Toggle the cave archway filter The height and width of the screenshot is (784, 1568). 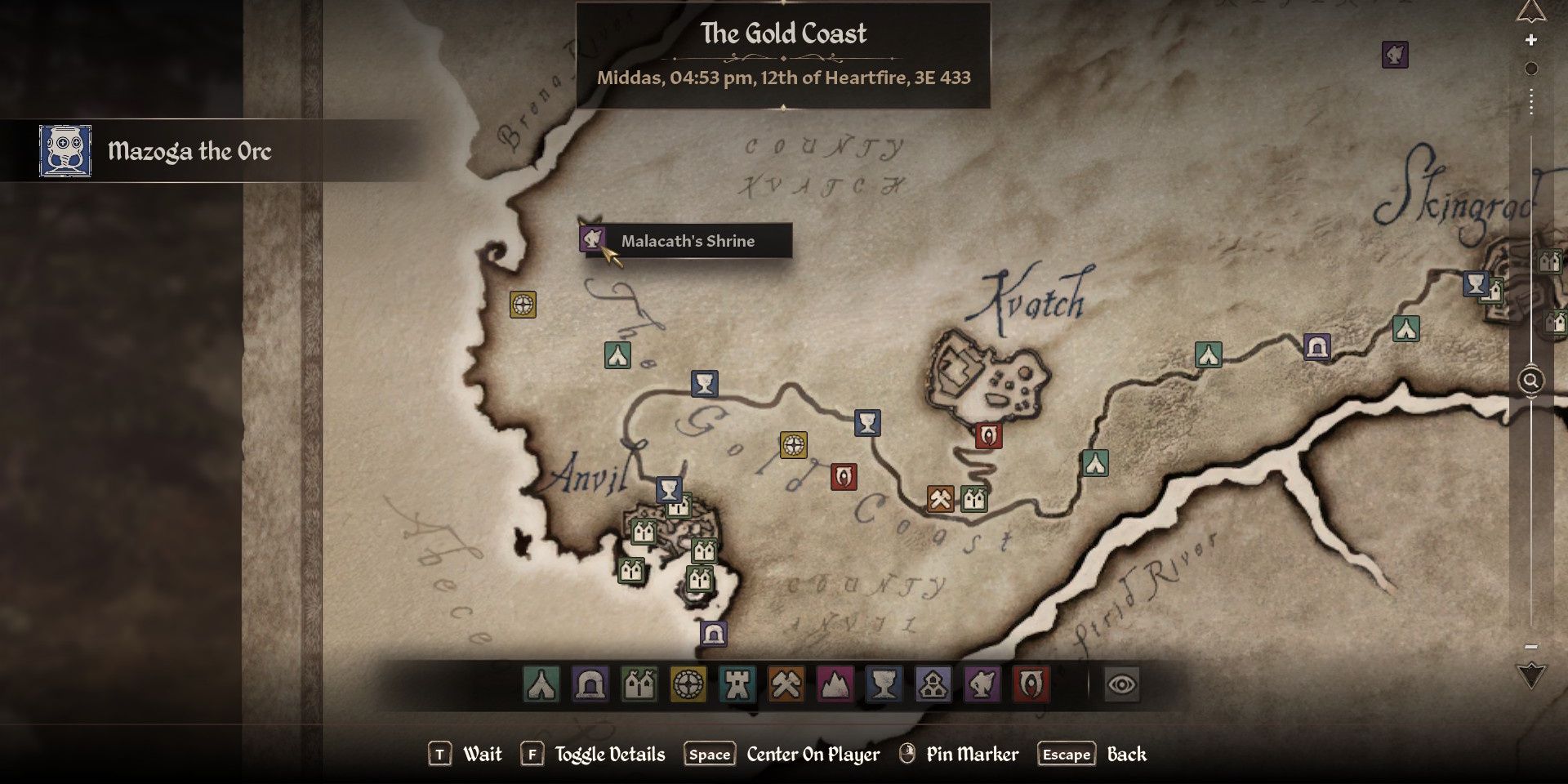coord(590,684)
